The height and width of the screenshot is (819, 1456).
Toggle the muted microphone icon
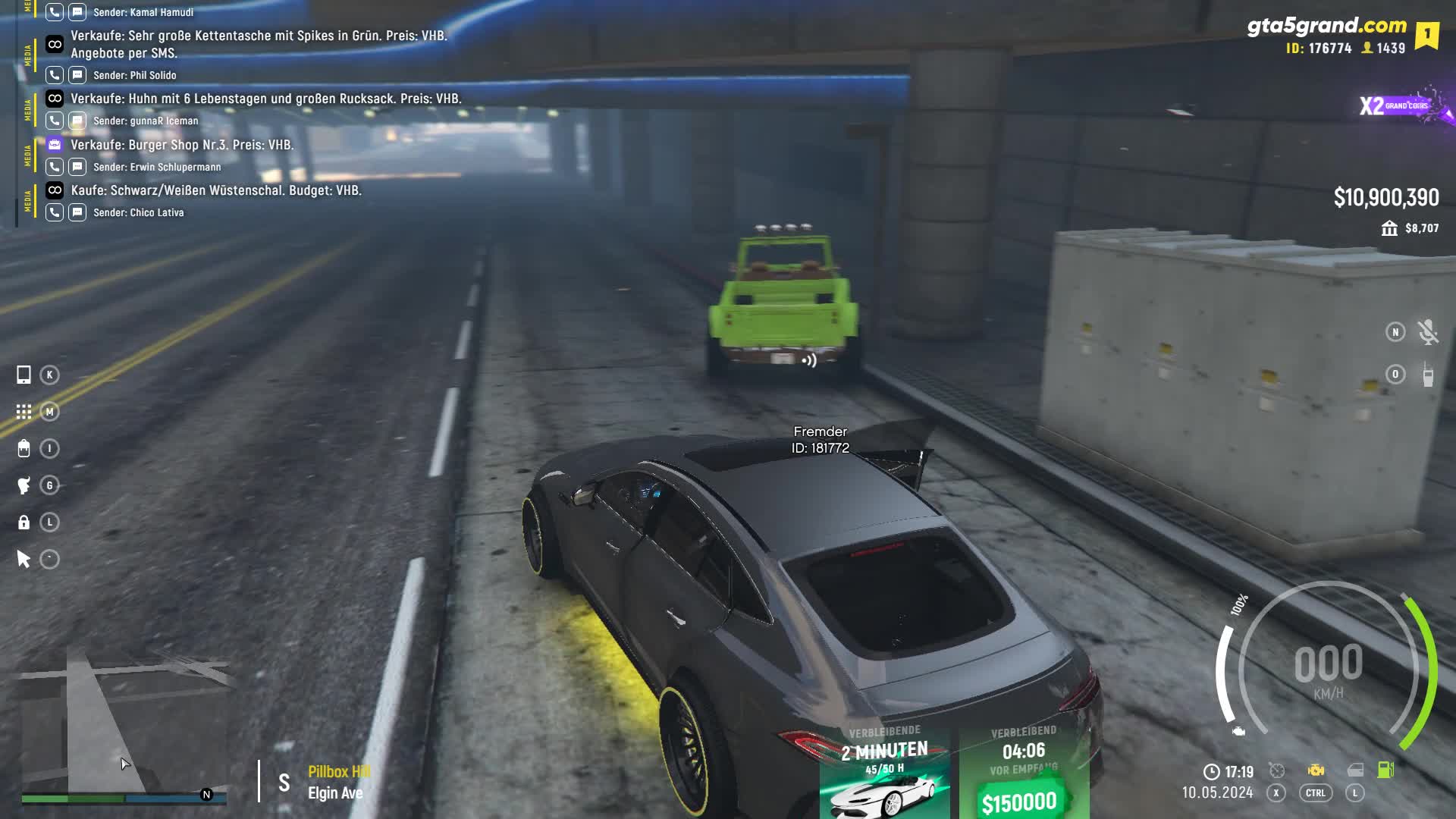(1428, 332)
